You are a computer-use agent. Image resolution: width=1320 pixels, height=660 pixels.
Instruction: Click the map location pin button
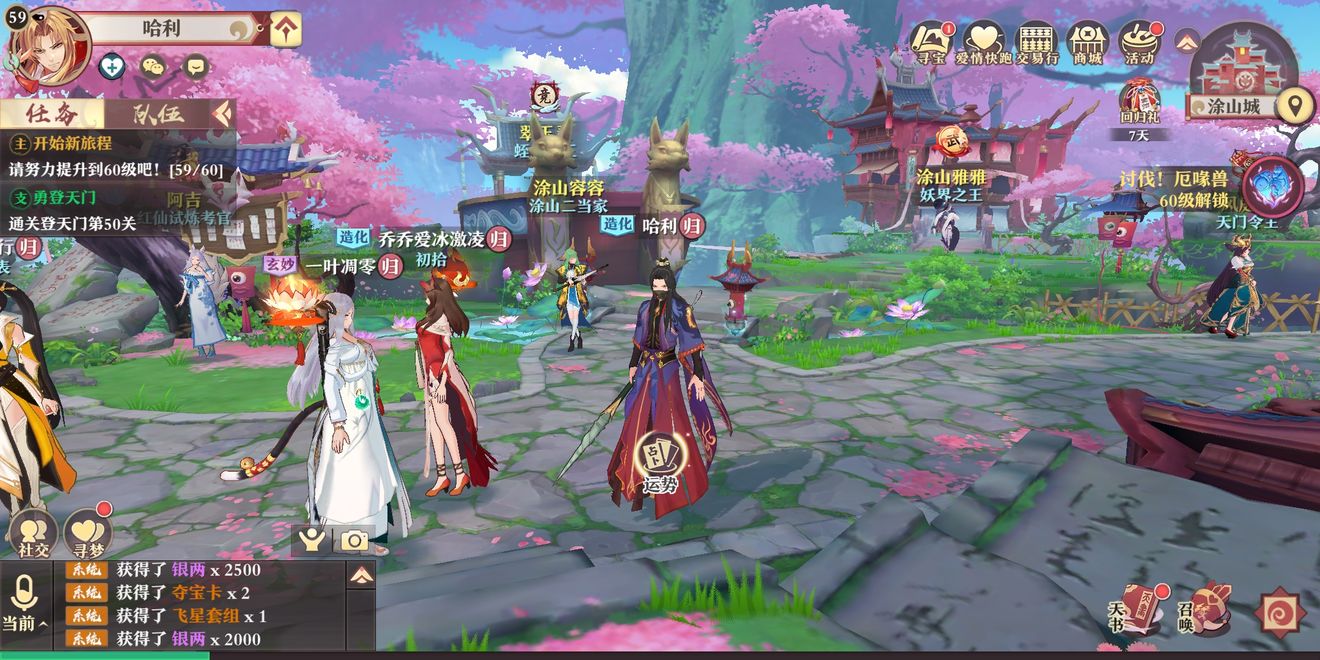[x=1296, y=104]
